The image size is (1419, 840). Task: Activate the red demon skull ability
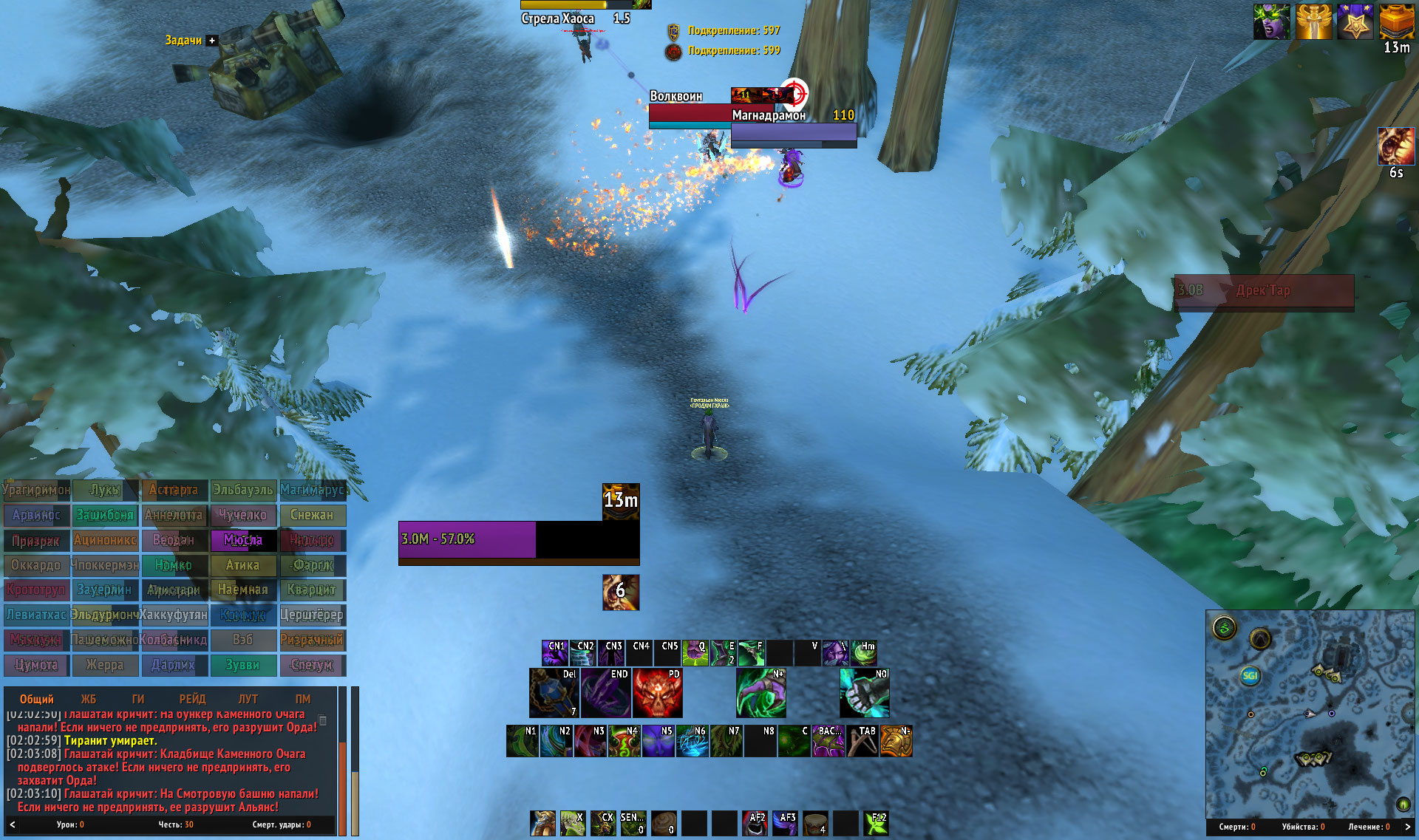pyautogui.click(x=657, y=694)
